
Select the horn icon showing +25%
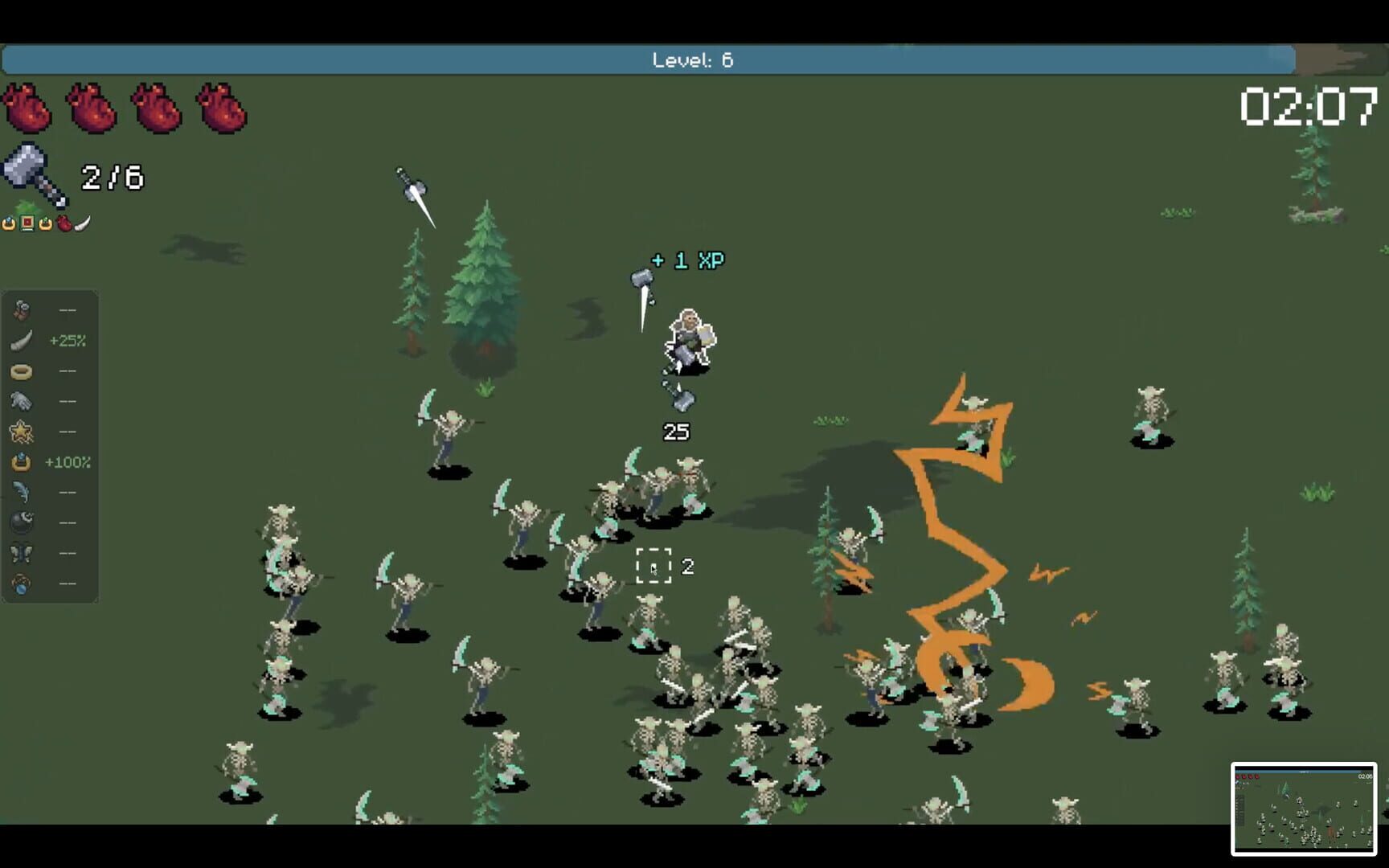(x=22, y=340)
